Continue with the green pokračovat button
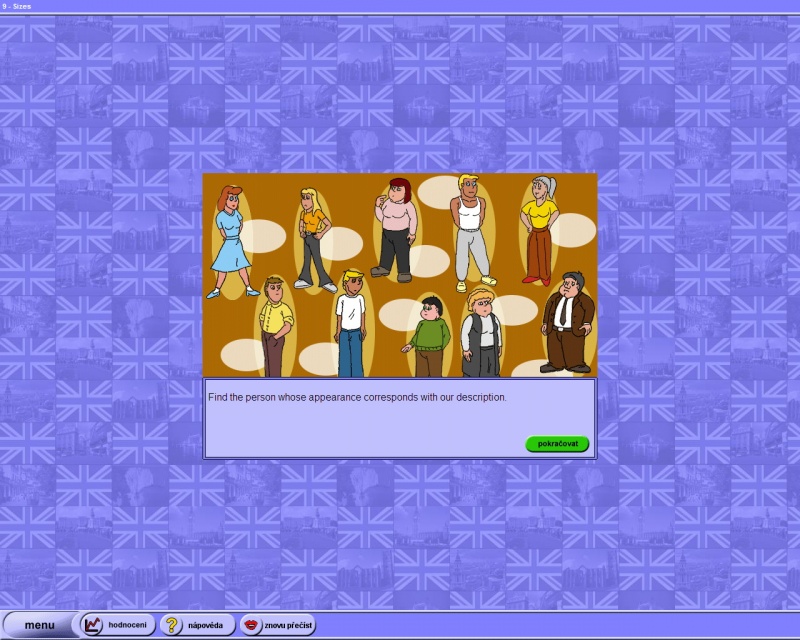 click(557, 443)
